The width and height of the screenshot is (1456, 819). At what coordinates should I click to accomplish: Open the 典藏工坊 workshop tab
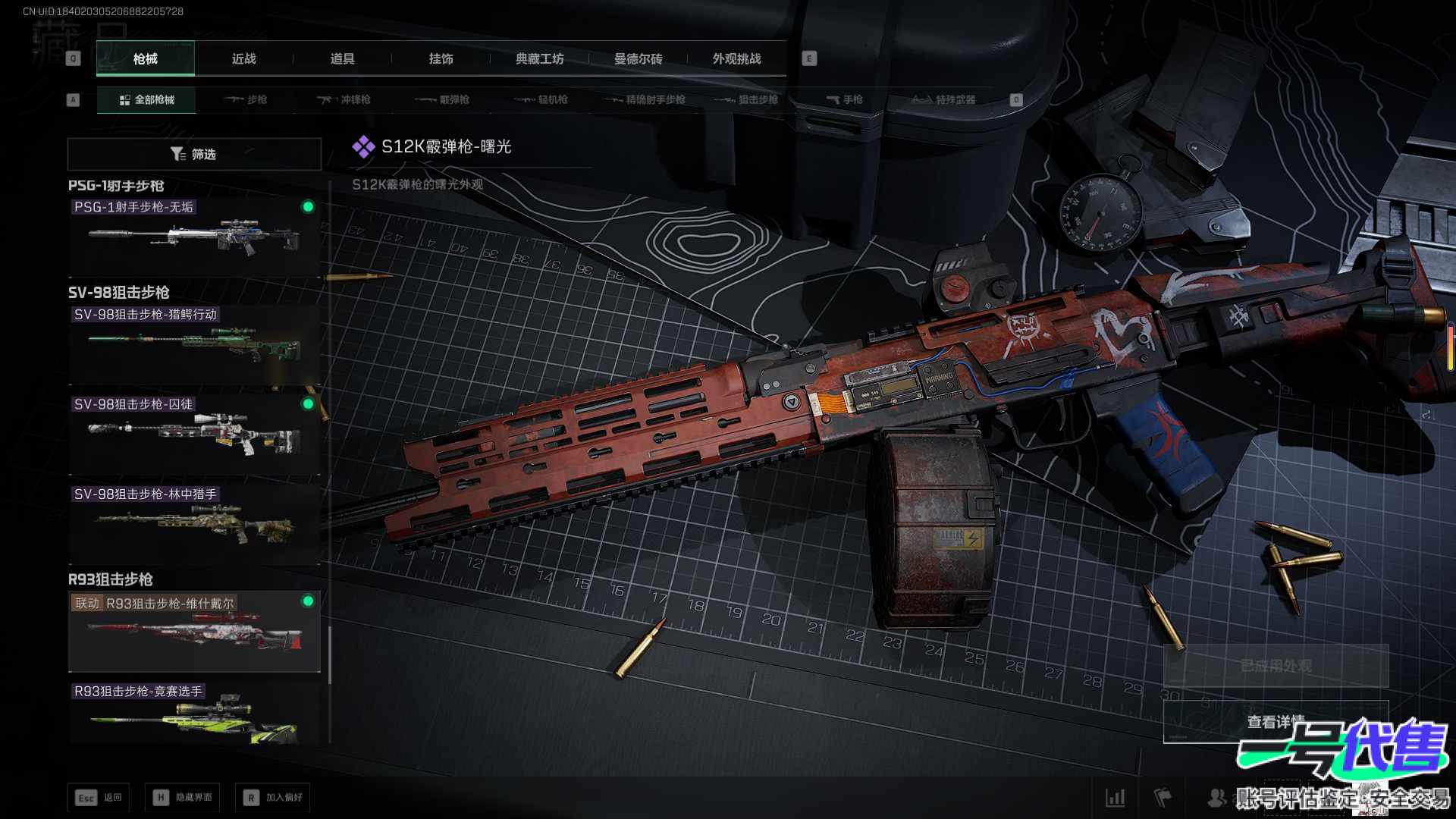[x=539, y=58]
